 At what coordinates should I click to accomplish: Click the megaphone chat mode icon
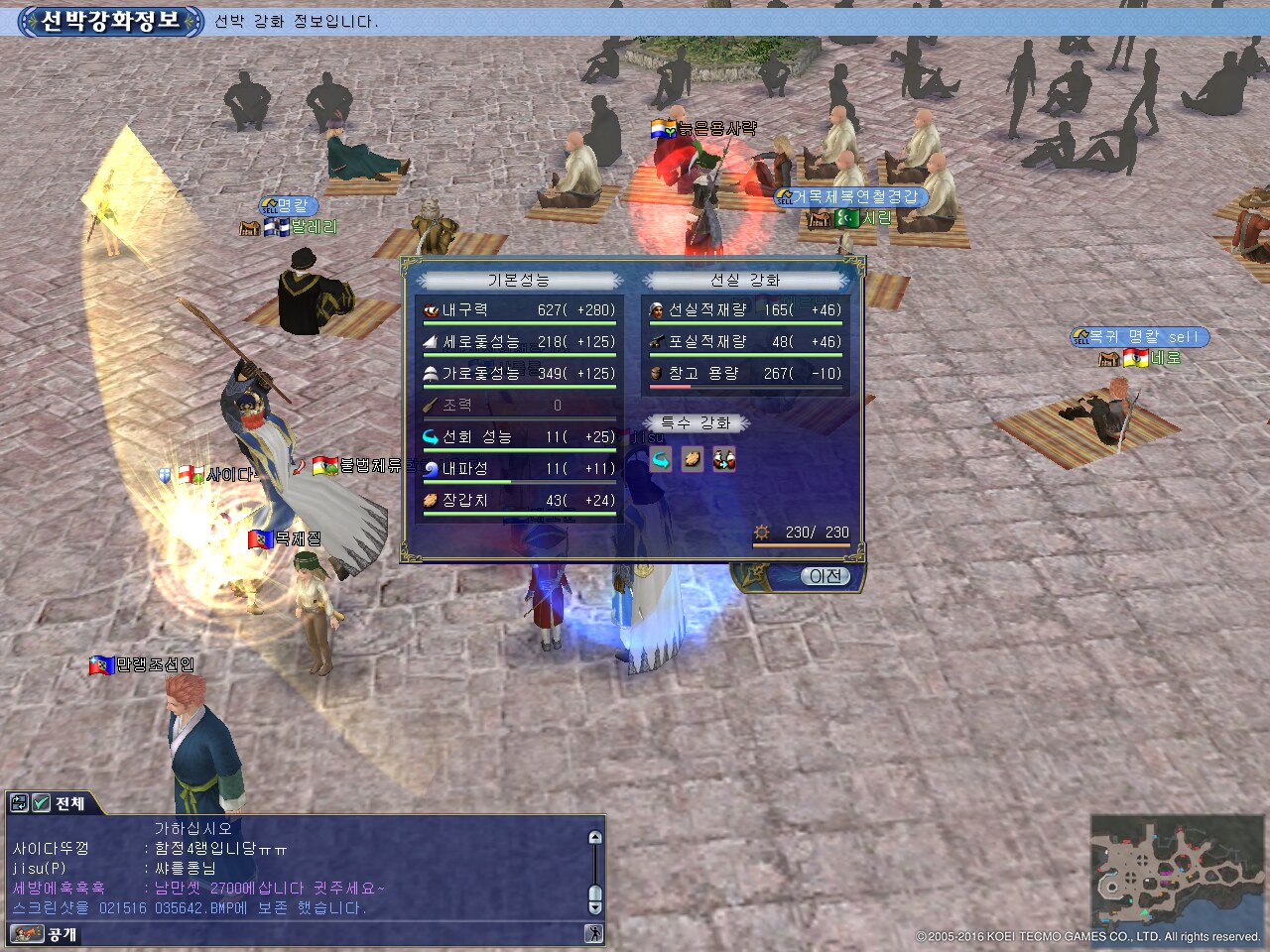pos(26,934)
